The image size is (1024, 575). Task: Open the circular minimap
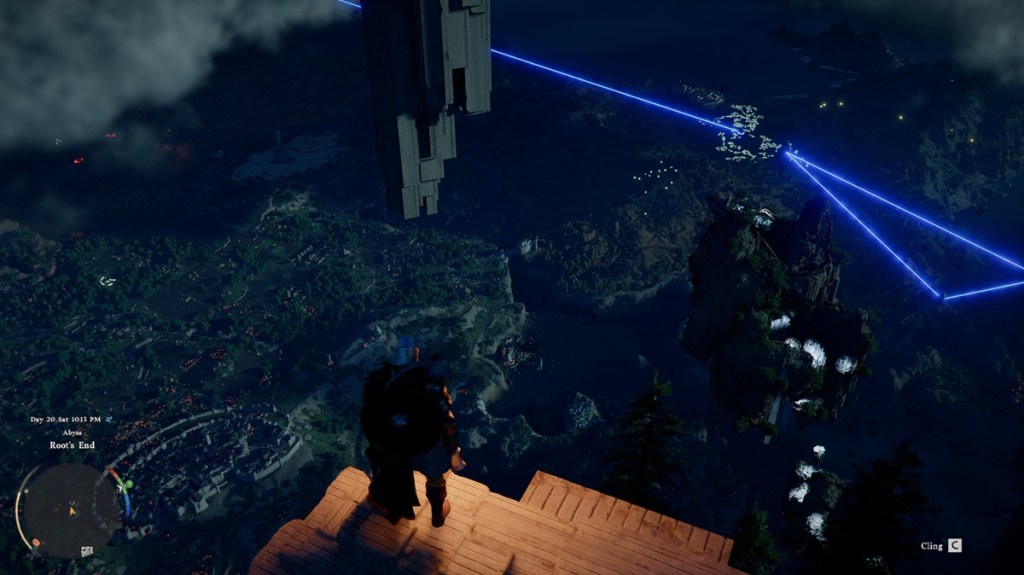[70, 507]
